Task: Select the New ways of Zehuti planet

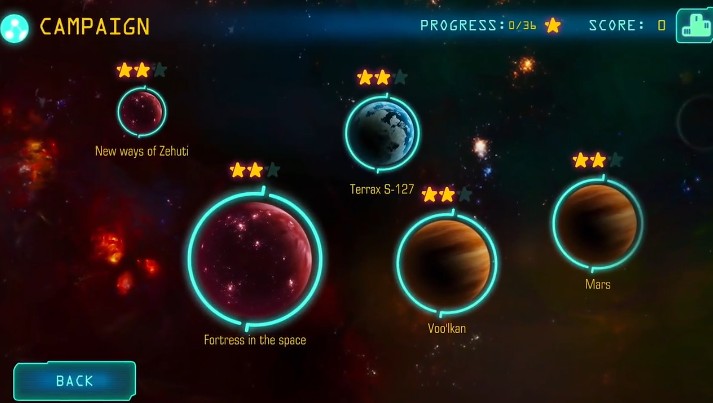Action: click(x=142, y=111)
